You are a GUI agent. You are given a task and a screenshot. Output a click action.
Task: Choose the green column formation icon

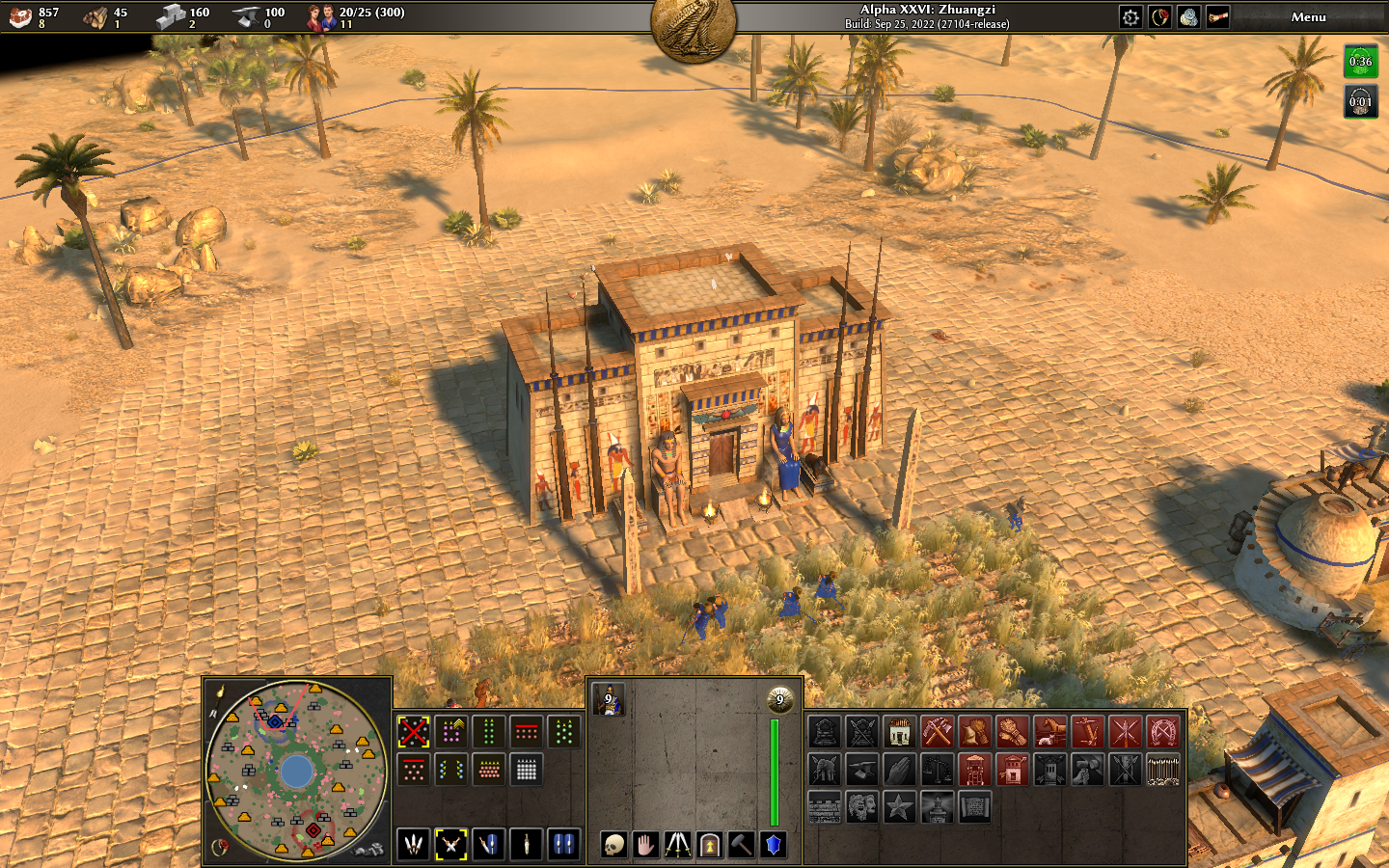pyautogui.click(x=489, y=732)
